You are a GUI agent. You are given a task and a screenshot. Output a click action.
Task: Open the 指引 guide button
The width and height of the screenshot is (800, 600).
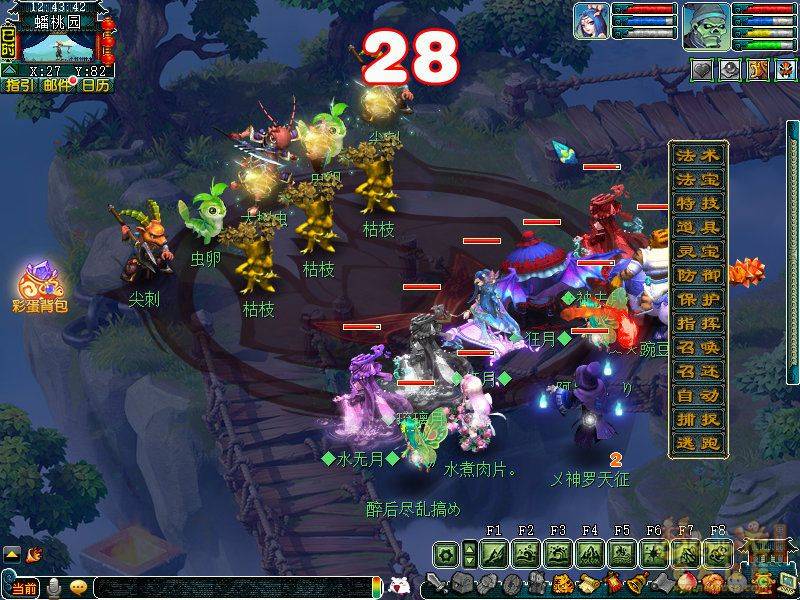pos(19,85)
